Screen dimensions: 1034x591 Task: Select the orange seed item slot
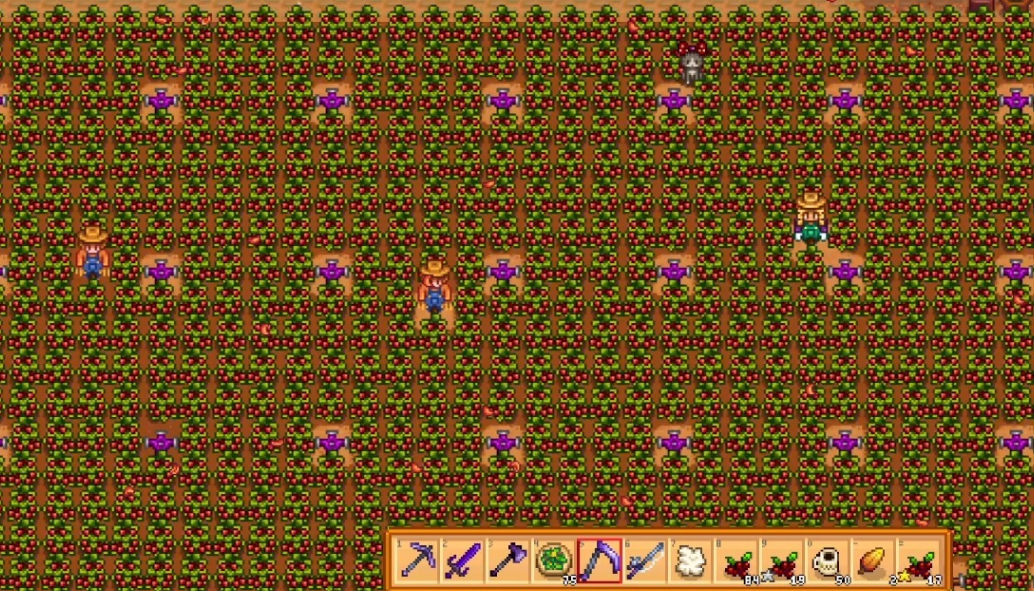coord(874,560)
